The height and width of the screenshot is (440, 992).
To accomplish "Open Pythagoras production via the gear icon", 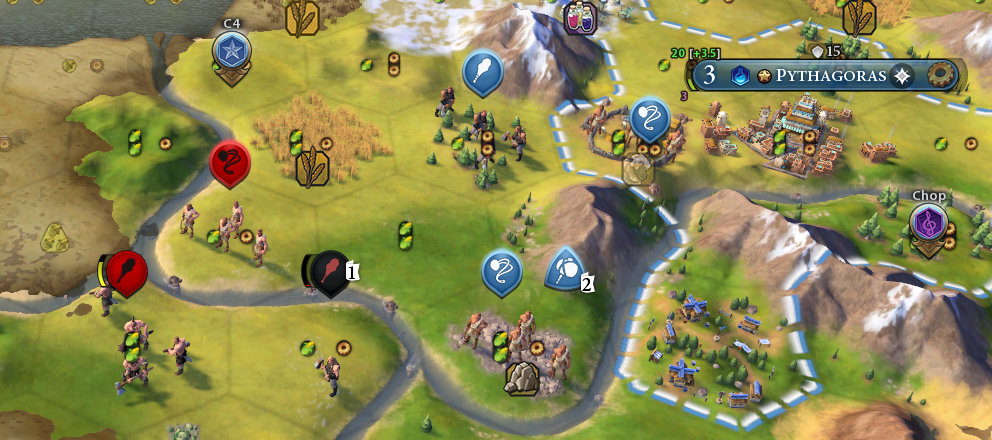I will (941, 76).
